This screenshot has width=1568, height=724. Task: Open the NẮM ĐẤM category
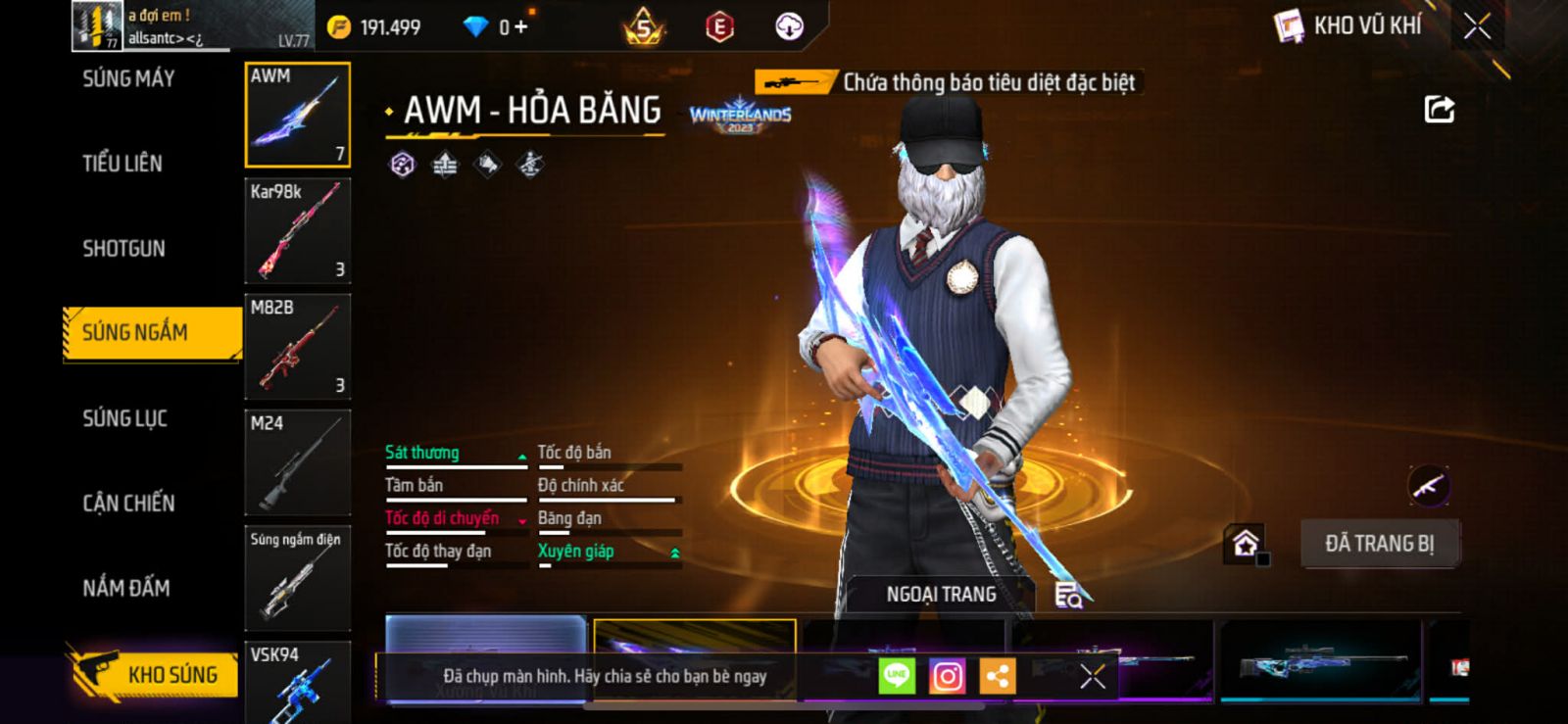125,588
